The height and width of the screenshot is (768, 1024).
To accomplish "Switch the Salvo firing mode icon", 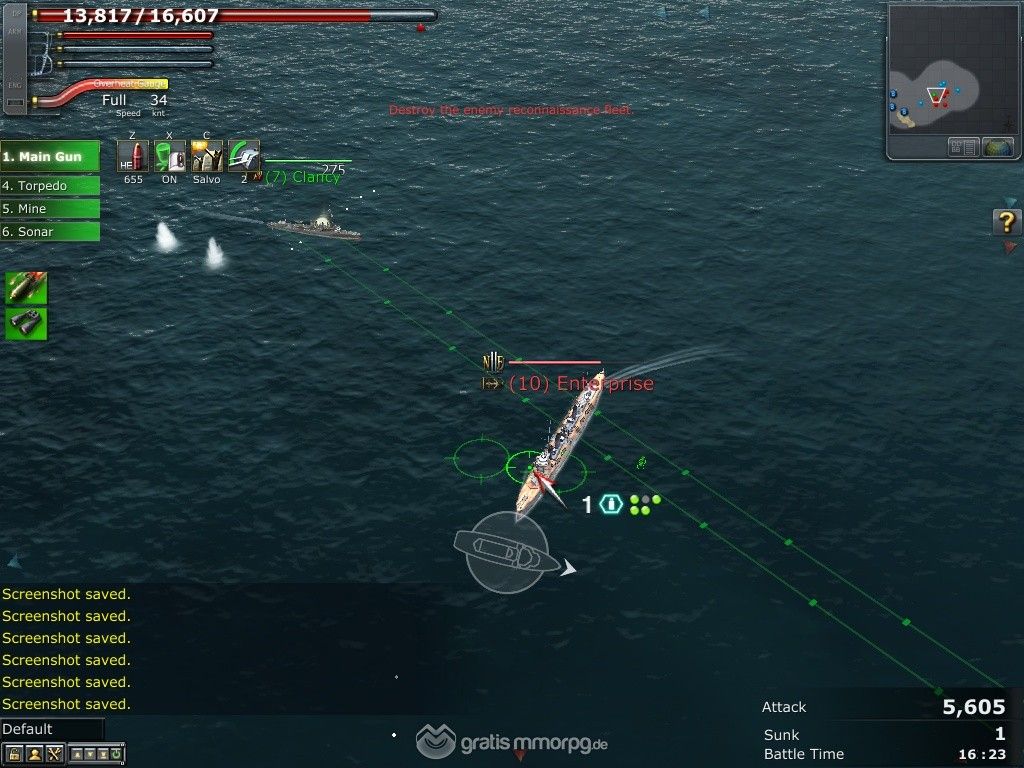I will coord(207,157).
